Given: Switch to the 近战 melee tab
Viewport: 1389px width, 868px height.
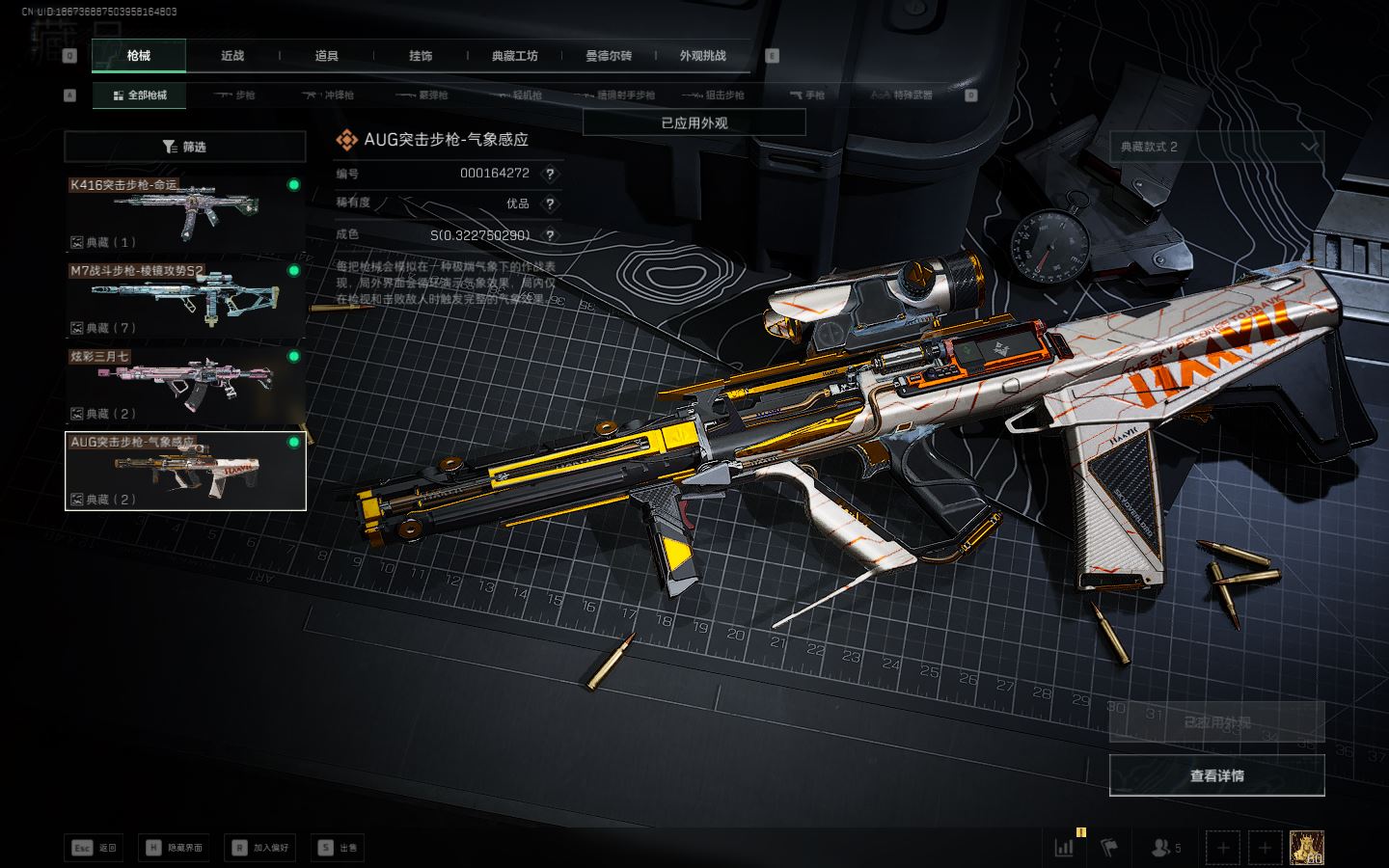Looking at the screenshot, I should pyautogui.click(x=232, y=56).
